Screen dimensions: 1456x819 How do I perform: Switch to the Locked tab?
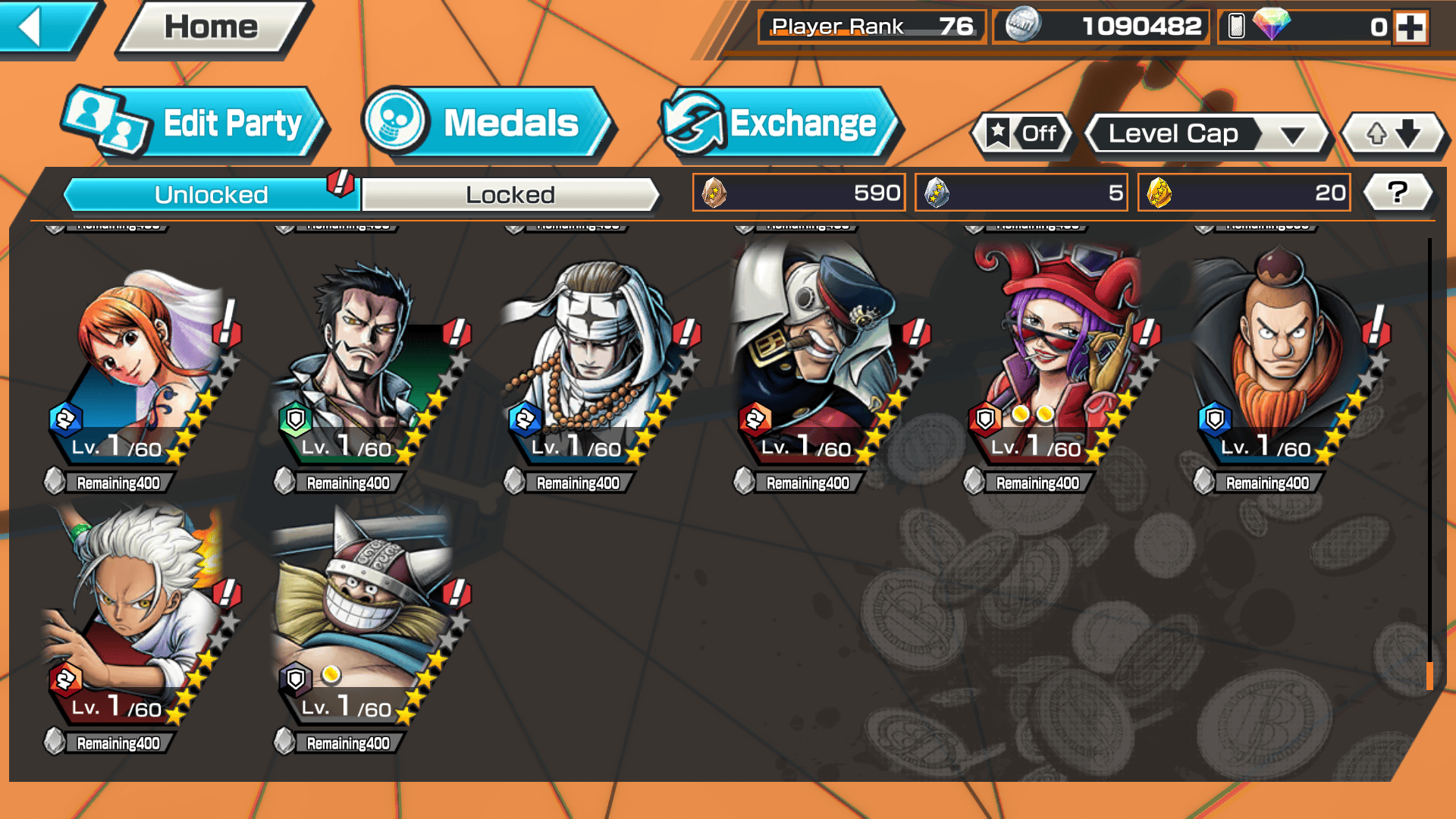pyautogui.click(x=510, y=195)
